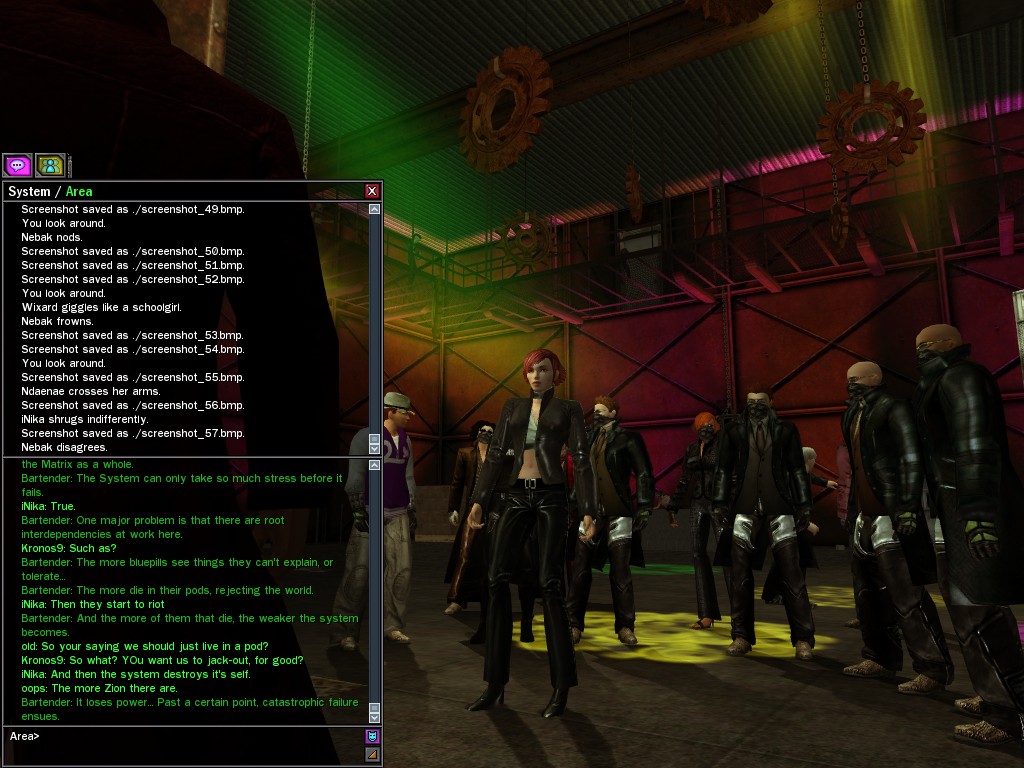Open the yellow people group icon
The width and height of the screenshot is (1024, 768).
(x=50, y=165)
